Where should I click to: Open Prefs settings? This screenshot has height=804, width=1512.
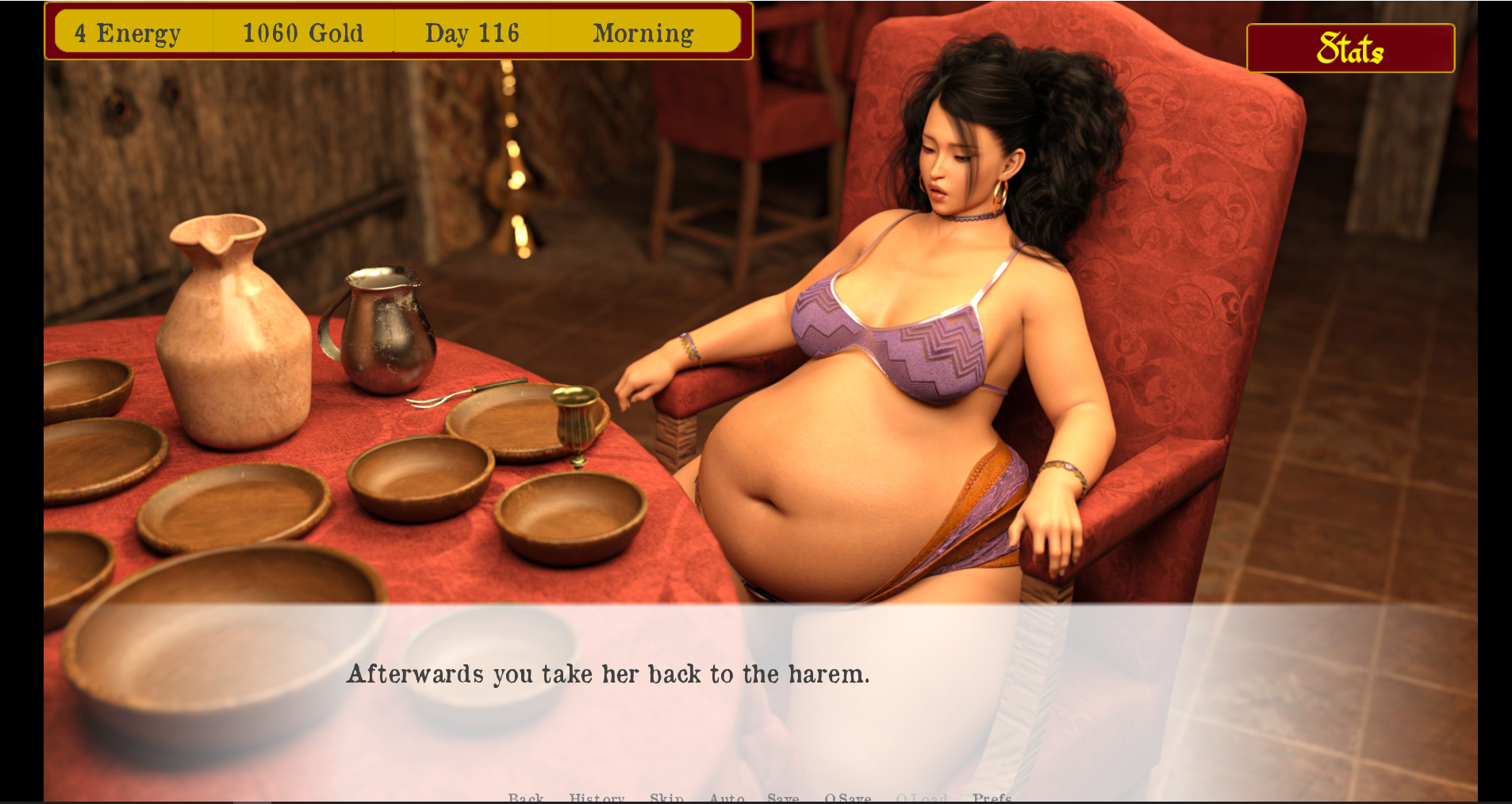992,797
